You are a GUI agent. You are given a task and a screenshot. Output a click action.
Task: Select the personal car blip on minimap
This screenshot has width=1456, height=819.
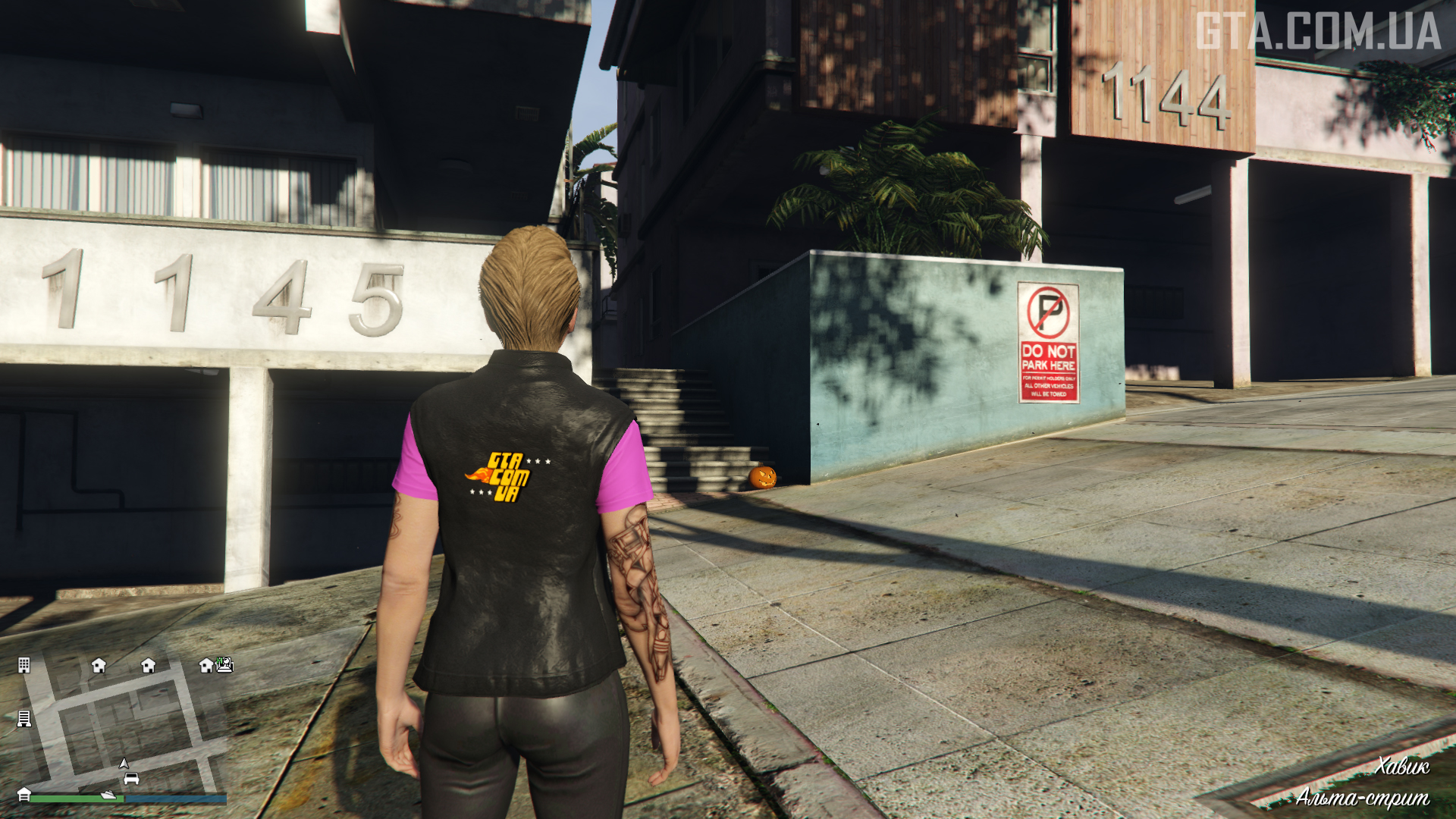pyautogui.click(x=131, y=779)
